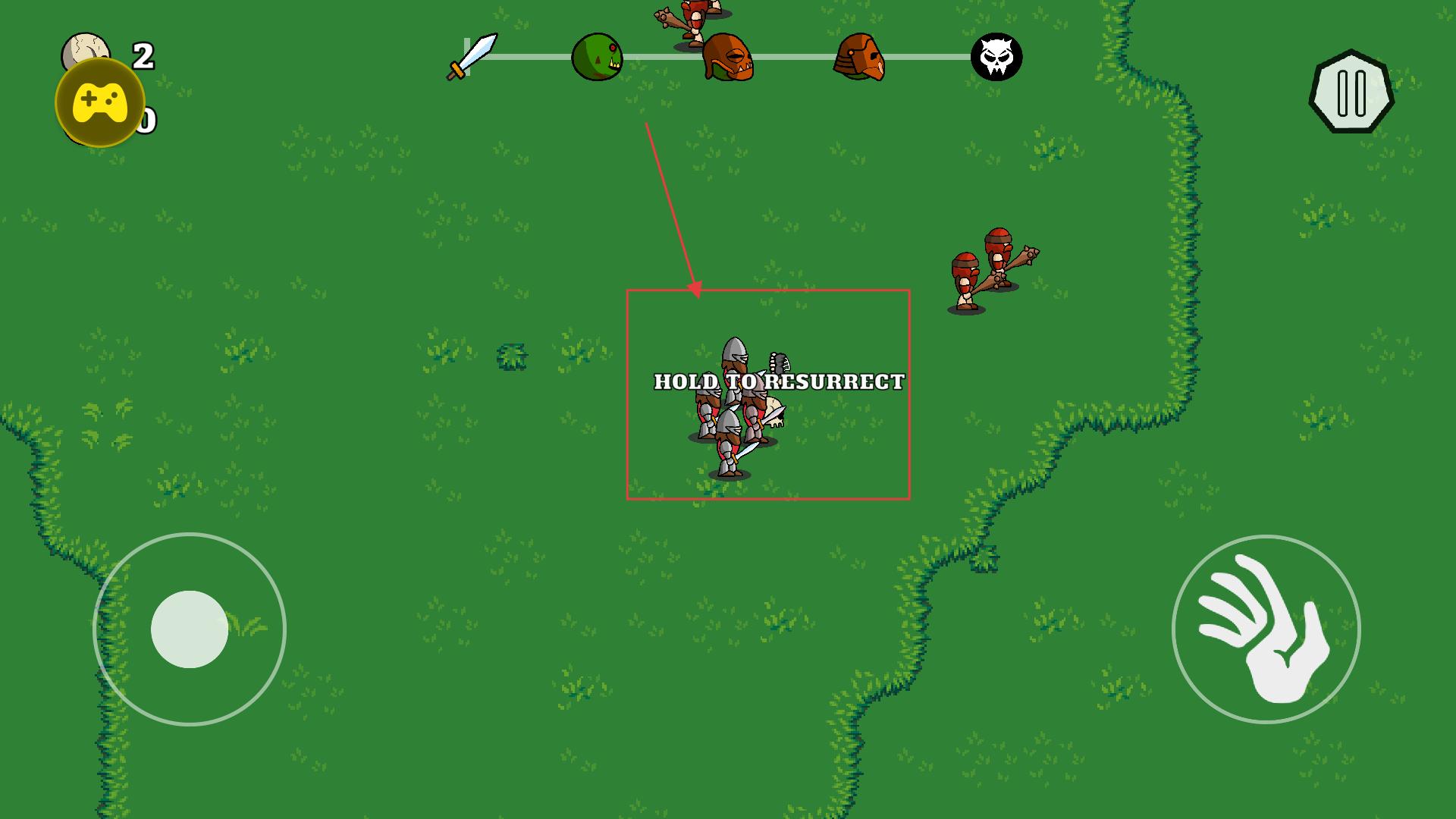Screen dimensions: 1456x819
Task: Tap the hand resurrect ability button
Action: (1266, 629)
